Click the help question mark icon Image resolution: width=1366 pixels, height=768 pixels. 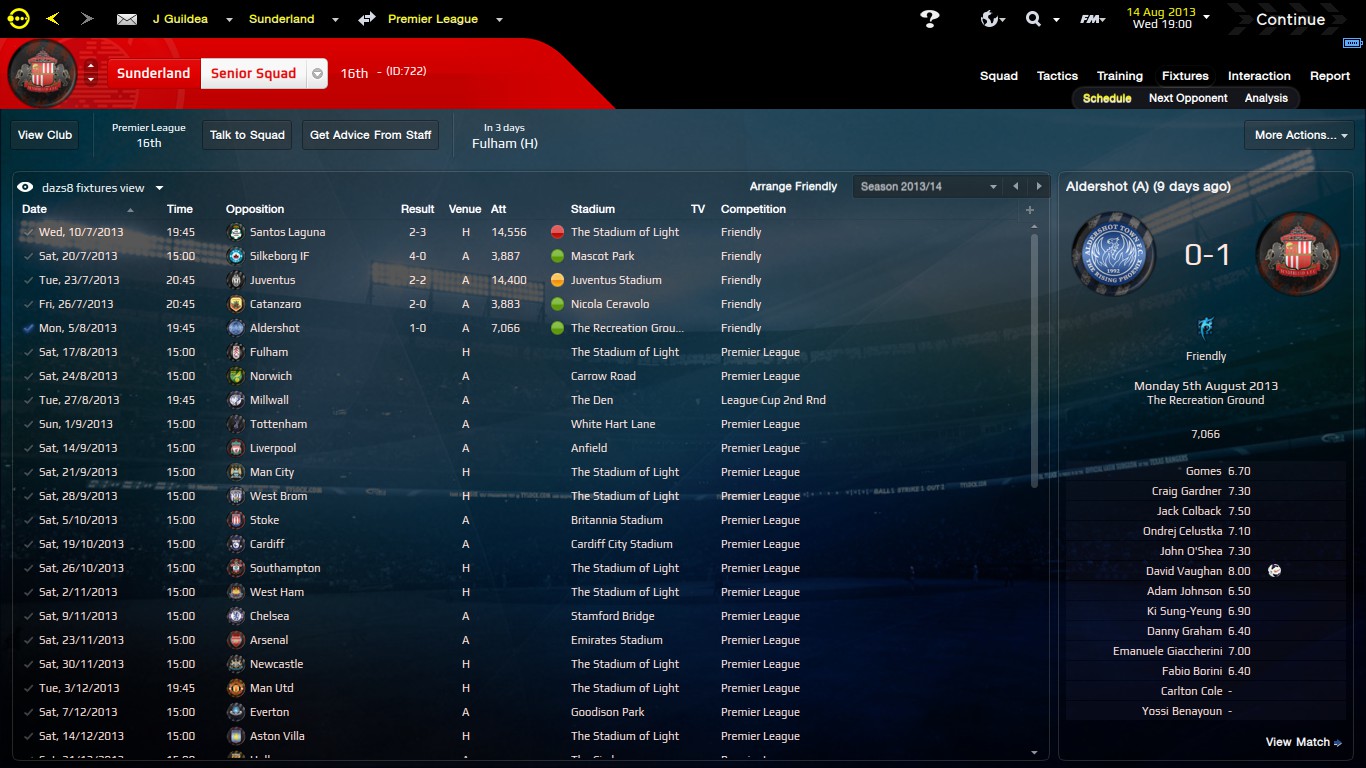[930, 19]
